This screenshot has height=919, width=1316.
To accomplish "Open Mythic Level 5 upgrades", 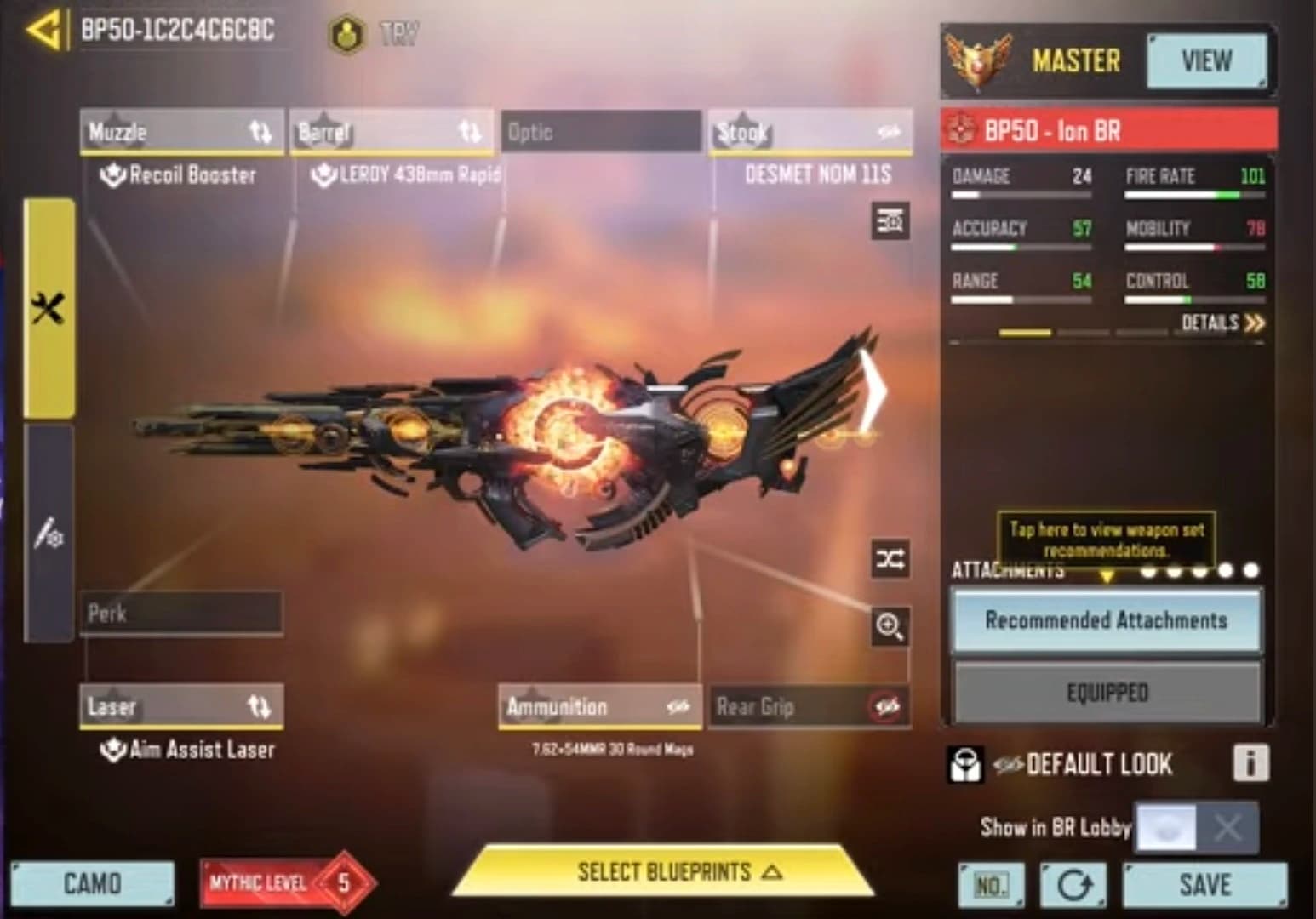I will [288, 883].
